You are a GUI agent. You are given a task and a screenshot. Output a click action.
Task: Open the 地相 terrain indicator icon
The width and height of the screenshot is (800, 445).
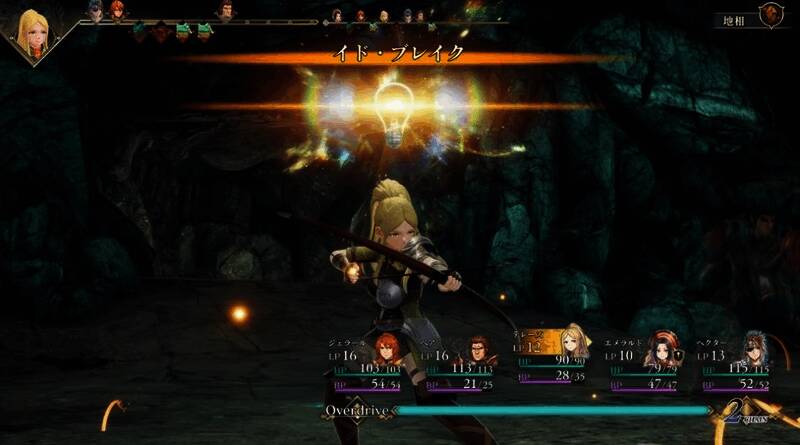771,15
